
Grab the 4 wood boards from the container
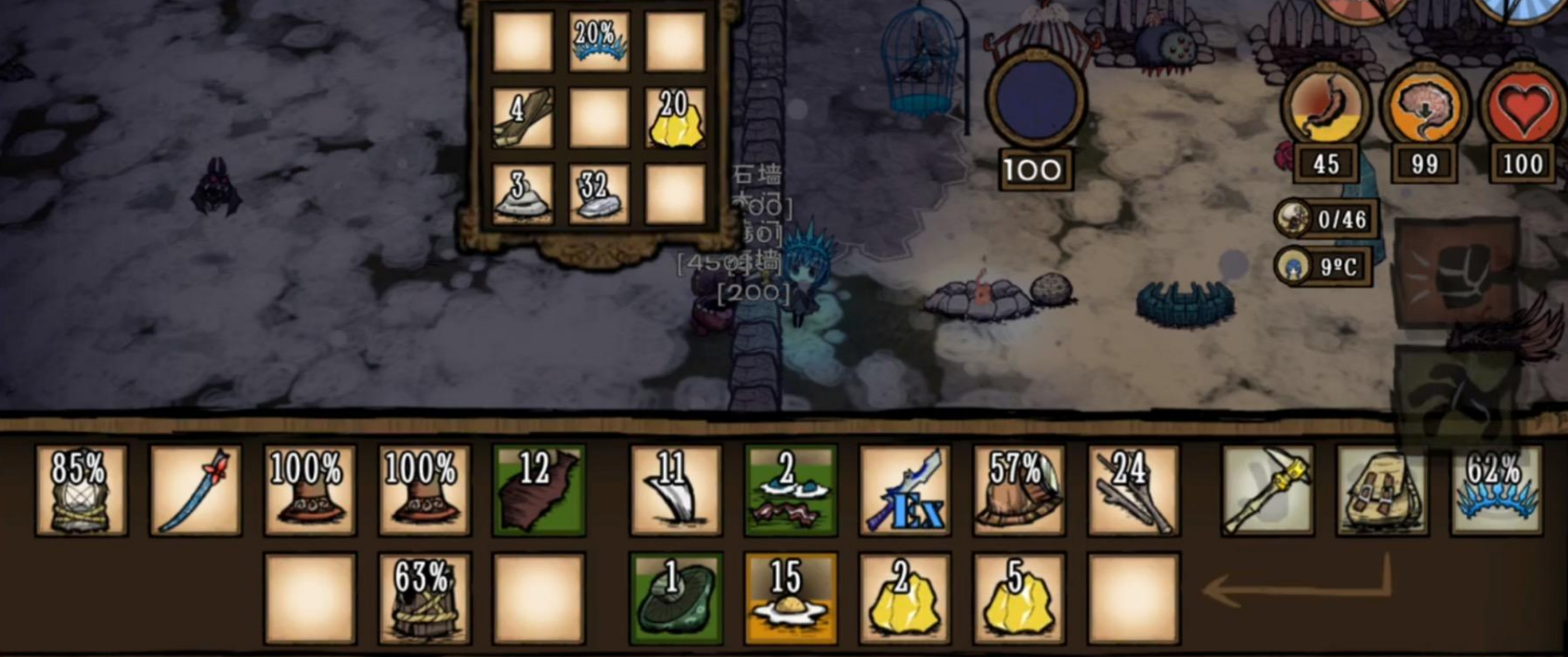pyautogui.click(x=523, y=119)
